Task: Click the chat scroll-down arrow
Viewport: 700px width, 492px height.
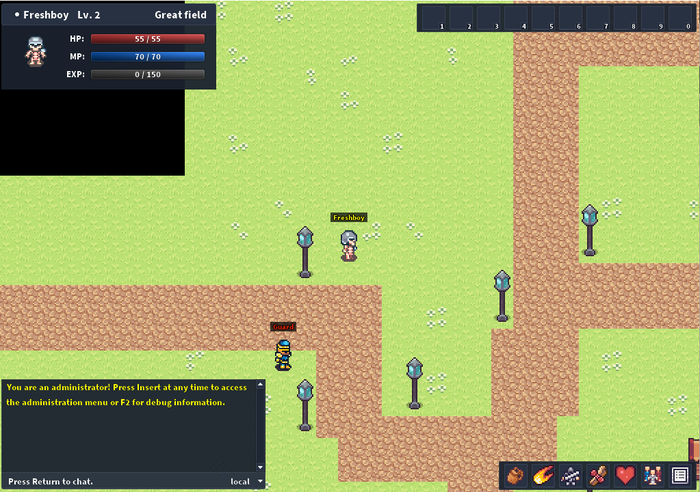Action: tap(261, 467)
